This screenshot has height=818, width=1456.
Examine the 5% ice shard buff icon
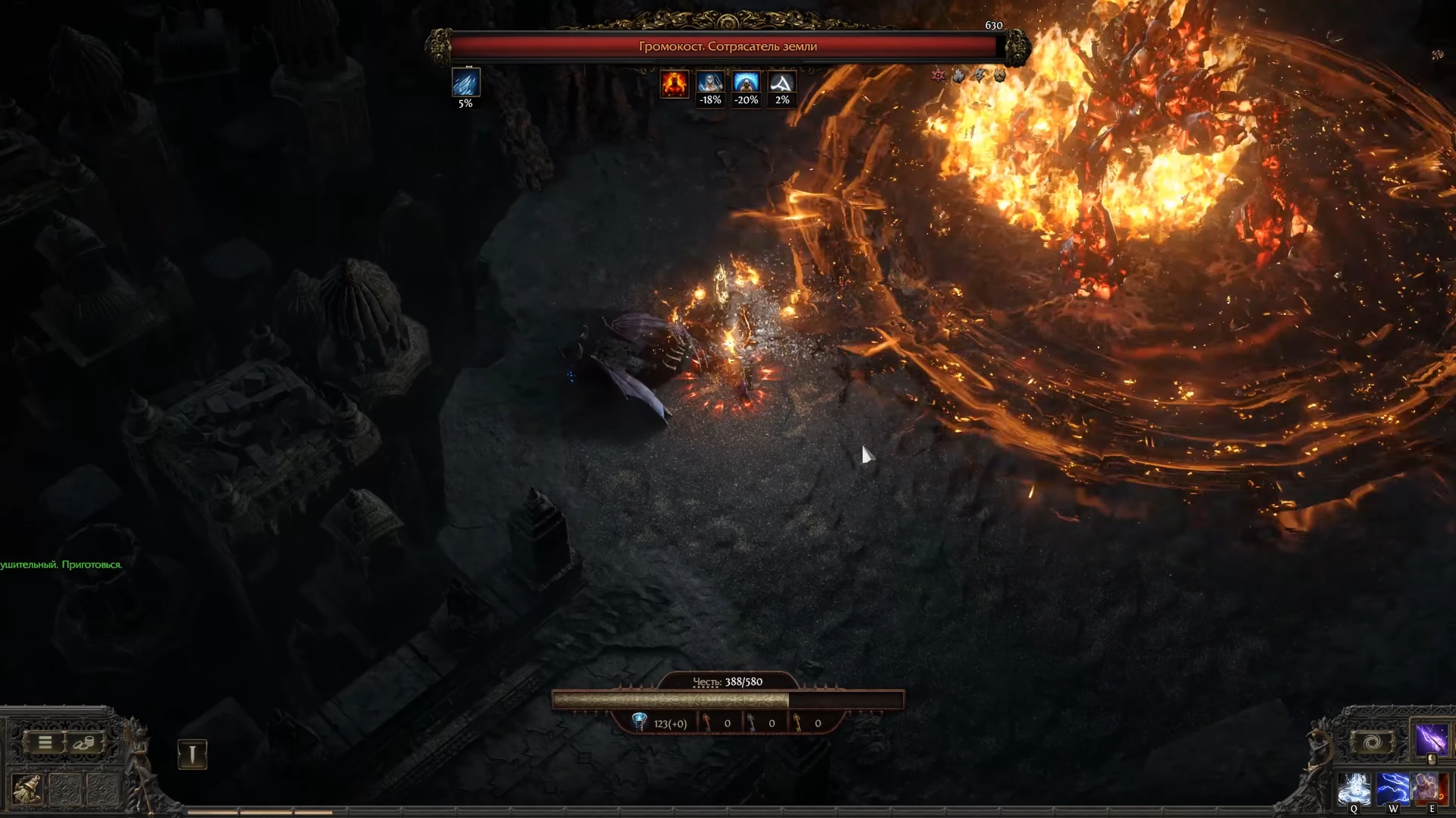tap(465, 83)
